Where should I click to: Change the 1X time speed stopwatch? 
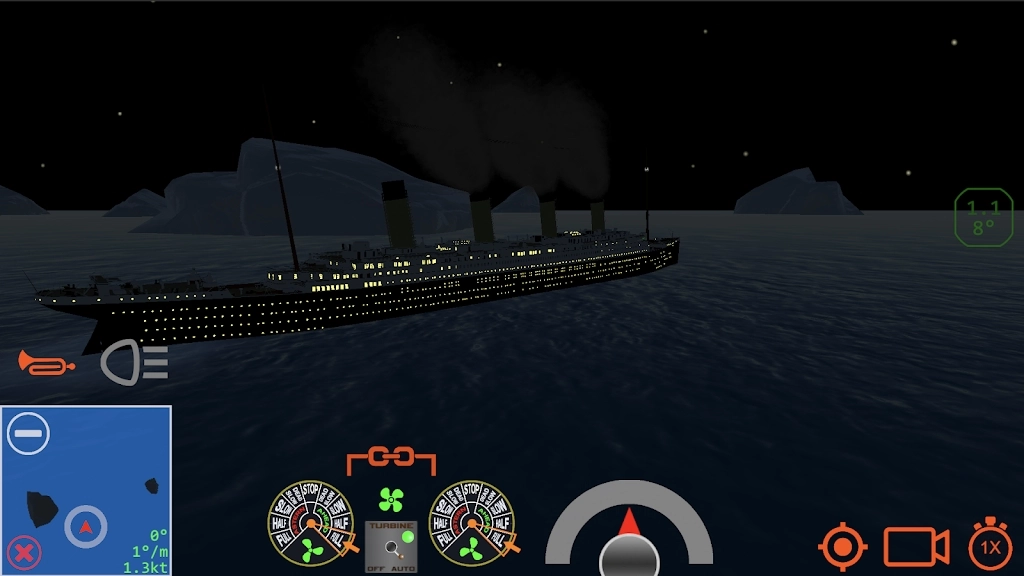coord(990,546)
